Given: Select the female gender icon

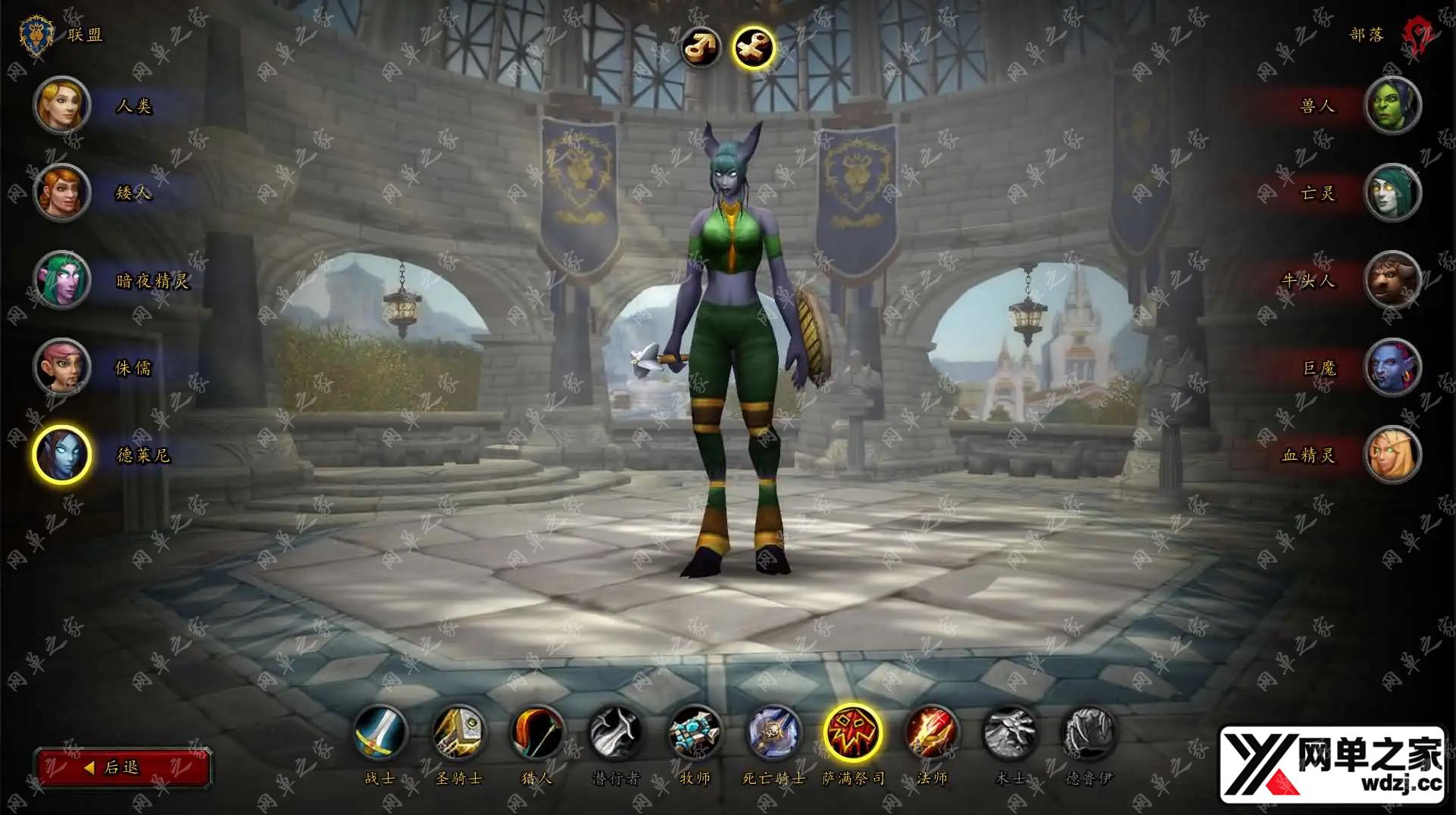Looking at the screenshot, I should click(754, 48).
